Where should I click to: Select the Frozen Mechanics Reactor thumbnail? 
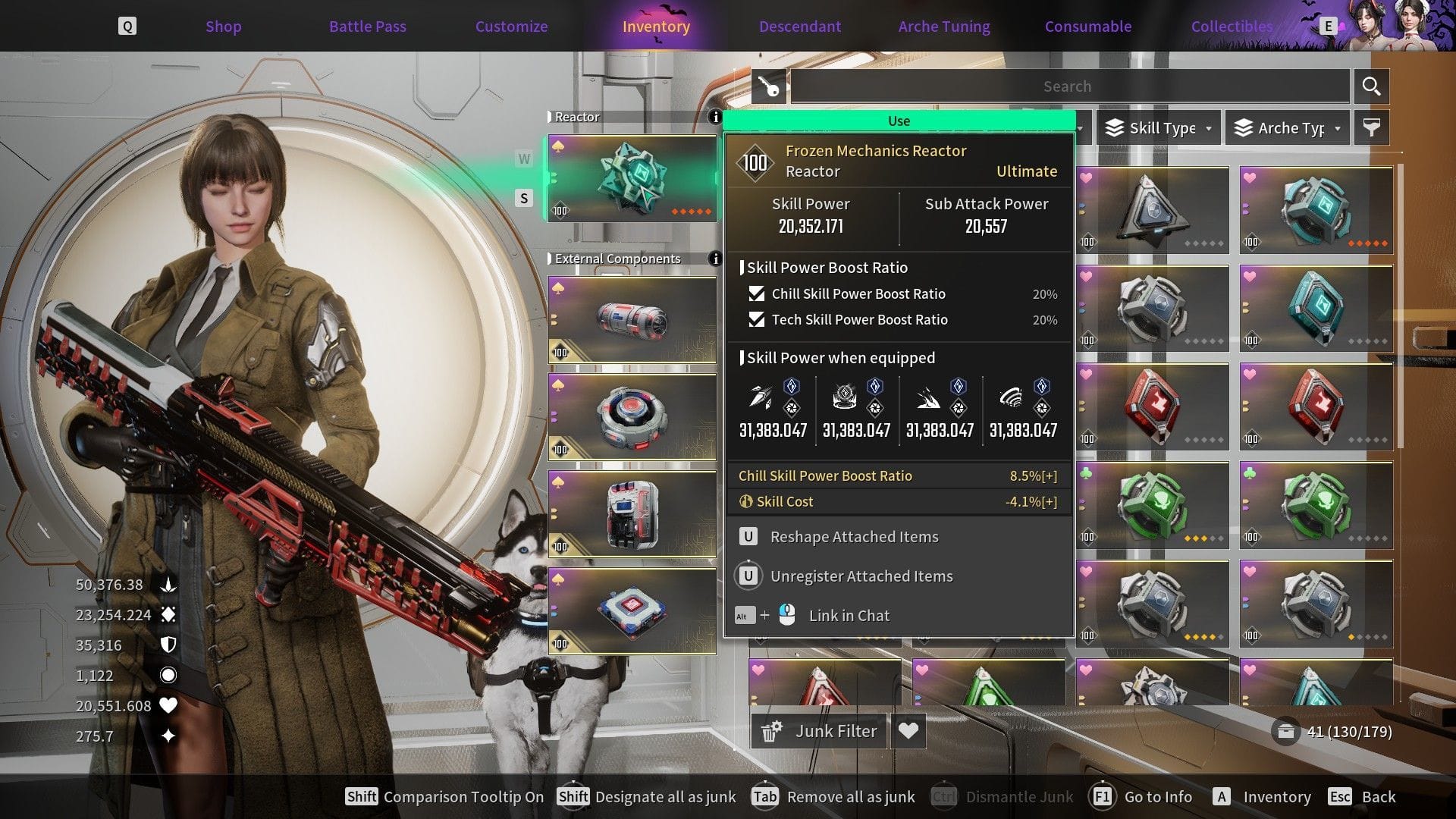pyautogui.click(x=632, y=179)
